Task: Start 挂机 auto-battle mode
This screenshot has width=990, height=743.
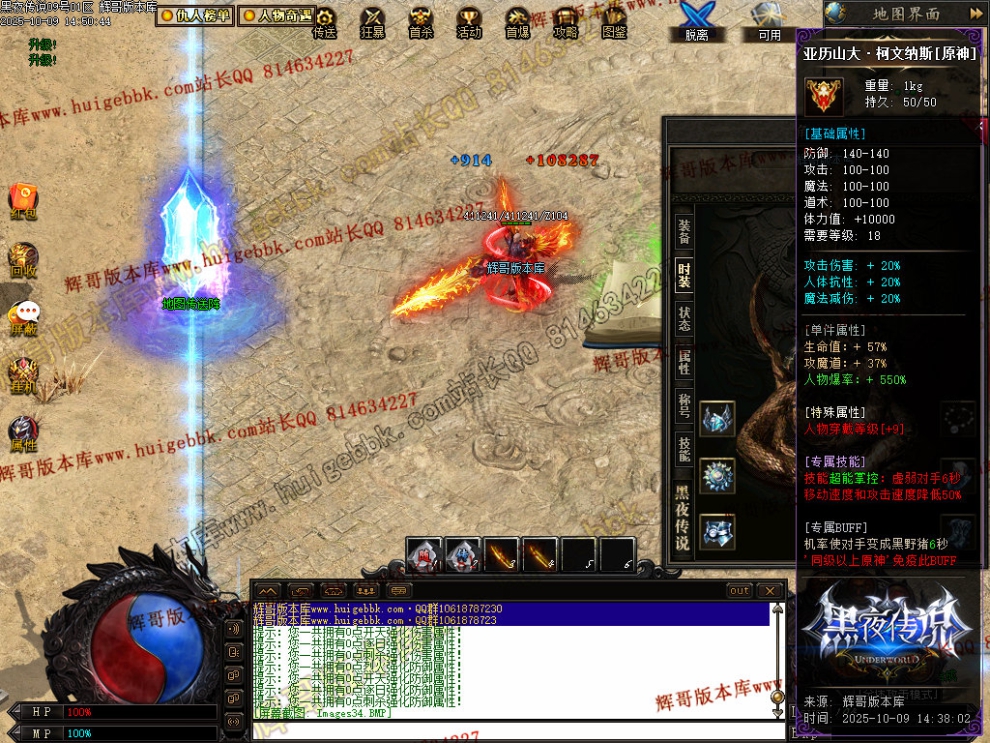Action: 23,374
